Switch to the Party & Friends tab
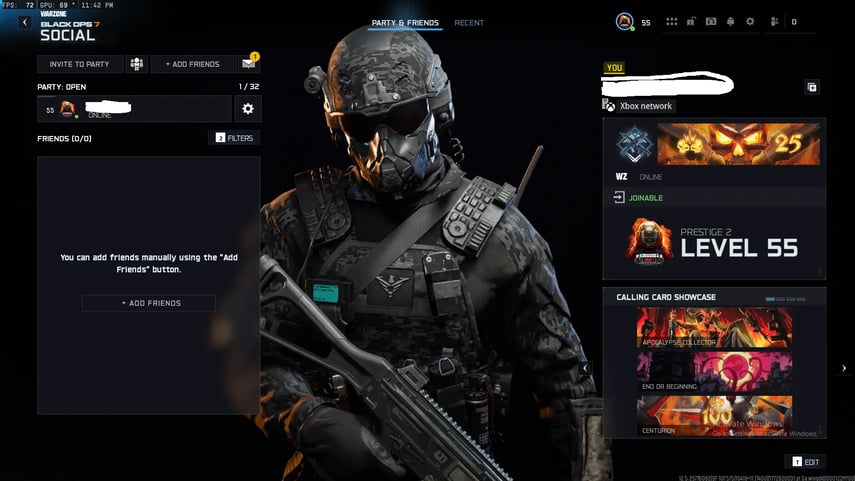 pyautogui.click(x=405, y=22)
